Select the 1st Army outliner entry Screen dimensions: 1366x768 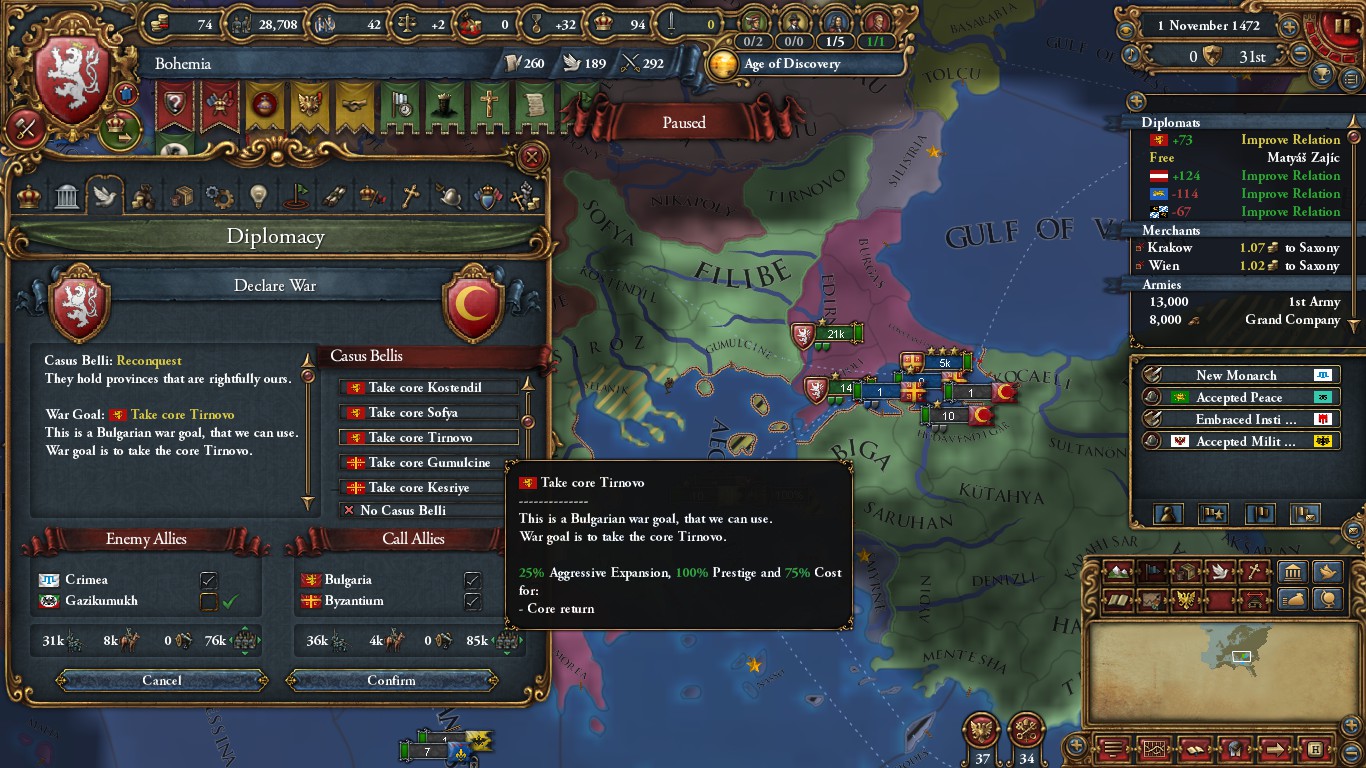1240,302
